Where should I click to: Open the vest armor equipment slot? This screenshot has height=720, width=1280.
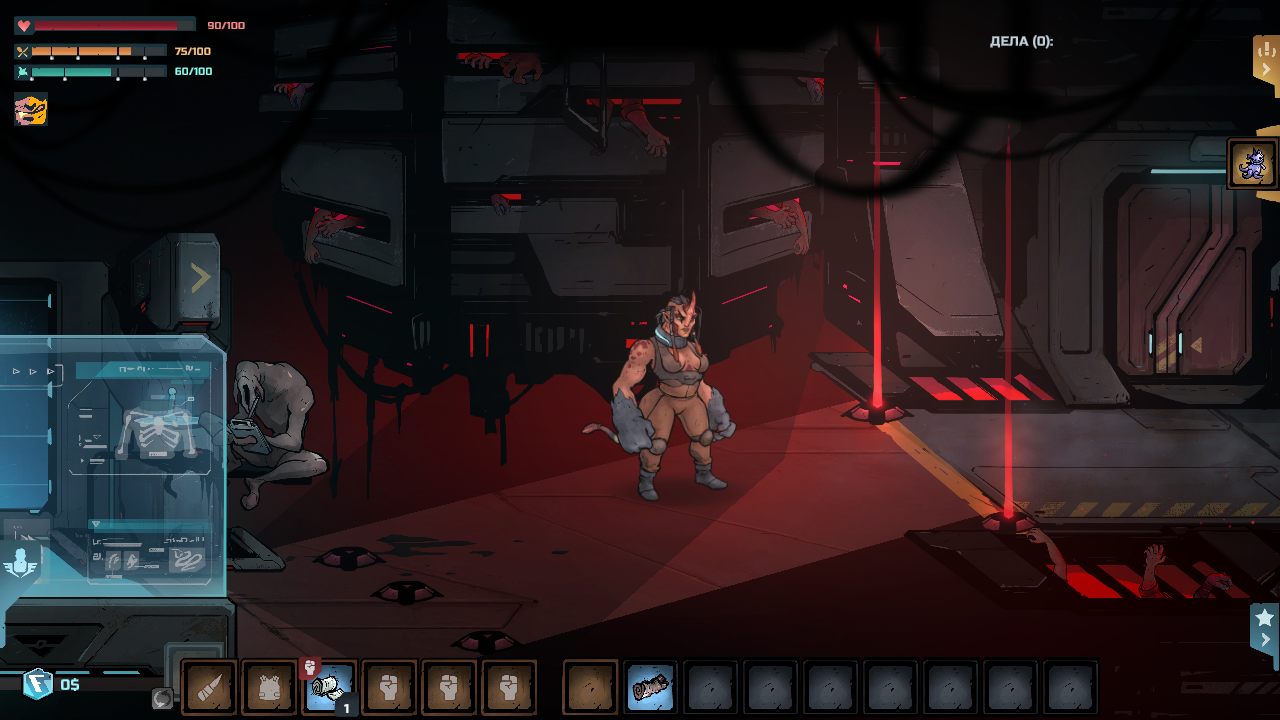[269, 687]
